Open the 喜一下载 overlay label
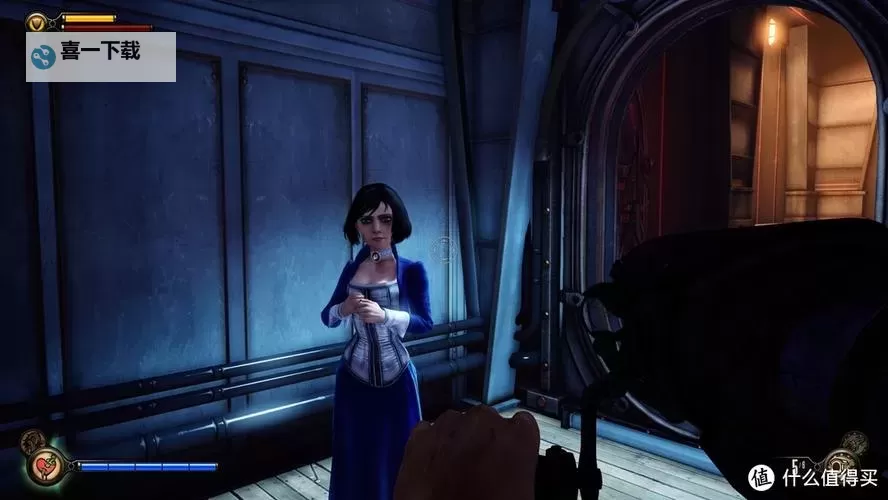This screenshot has width=888, height=500. (x=101, y=56)
